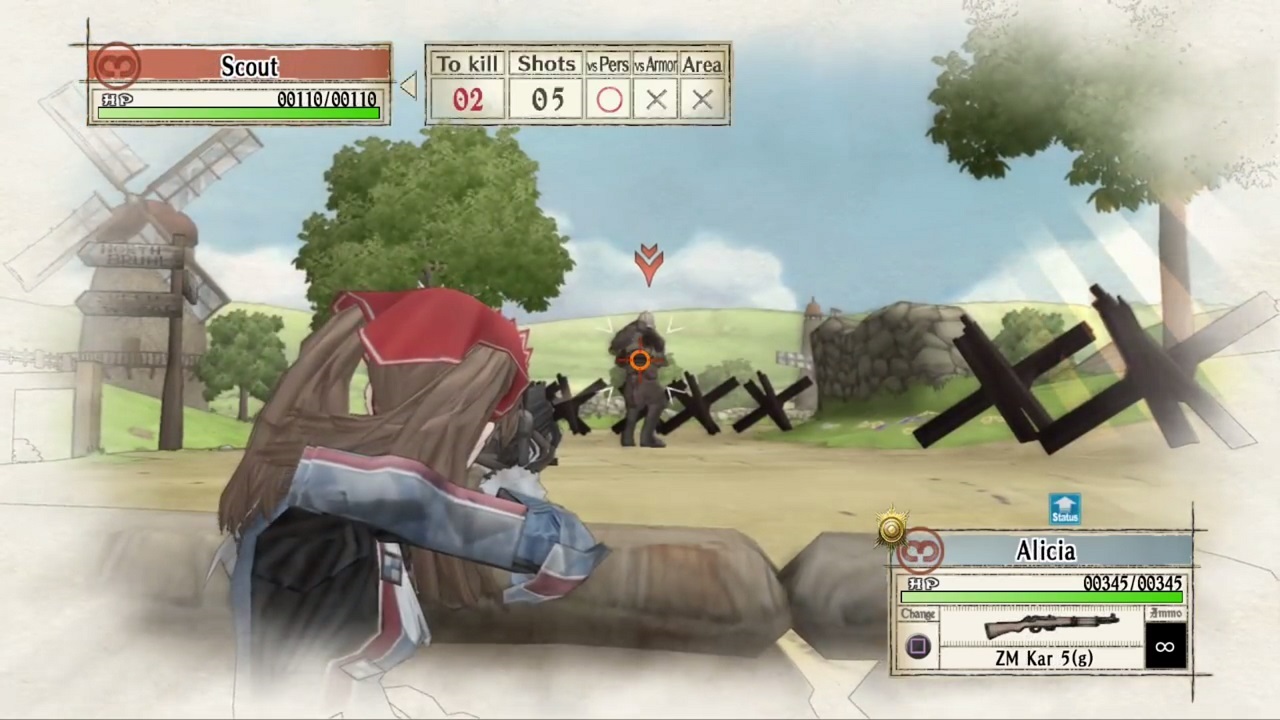
Task: Click the HP label icon on Alicia's panel
Action: pos(921,584)
